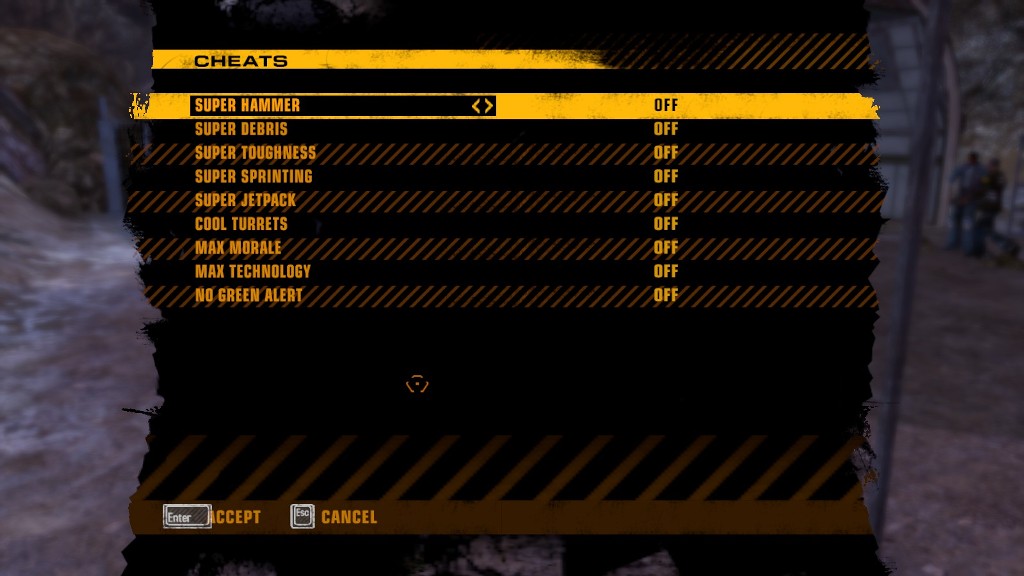
Task: Highlight the Super Toughness cheat entry
Action: click(255, 153)
